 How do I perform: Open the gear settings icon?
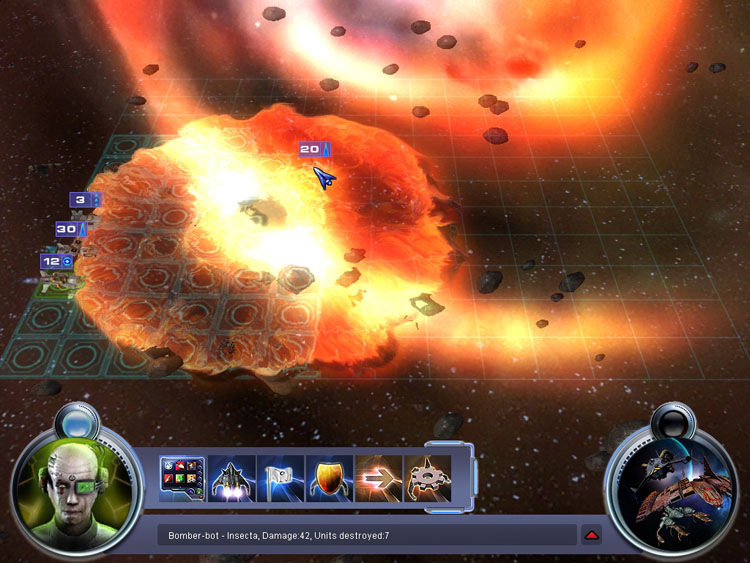tap(426, 478)
